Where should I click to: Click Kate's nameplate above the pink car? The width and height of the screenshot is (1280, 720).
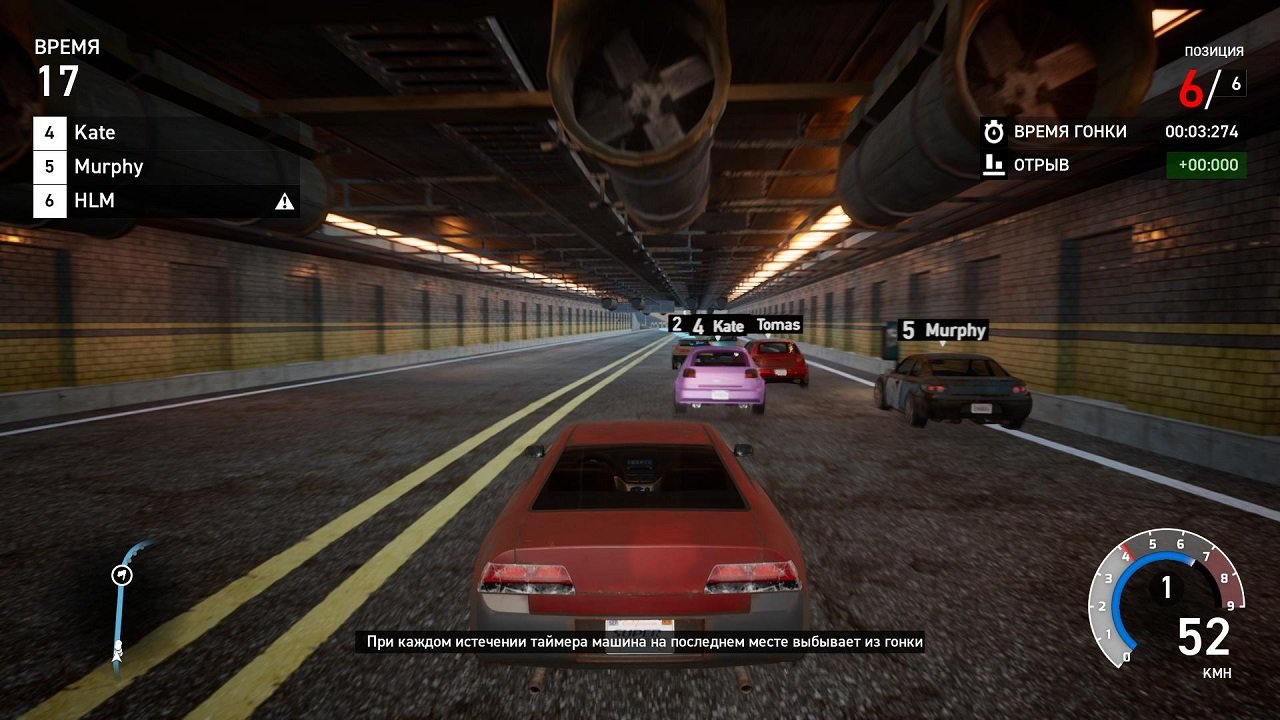(715, 324)
